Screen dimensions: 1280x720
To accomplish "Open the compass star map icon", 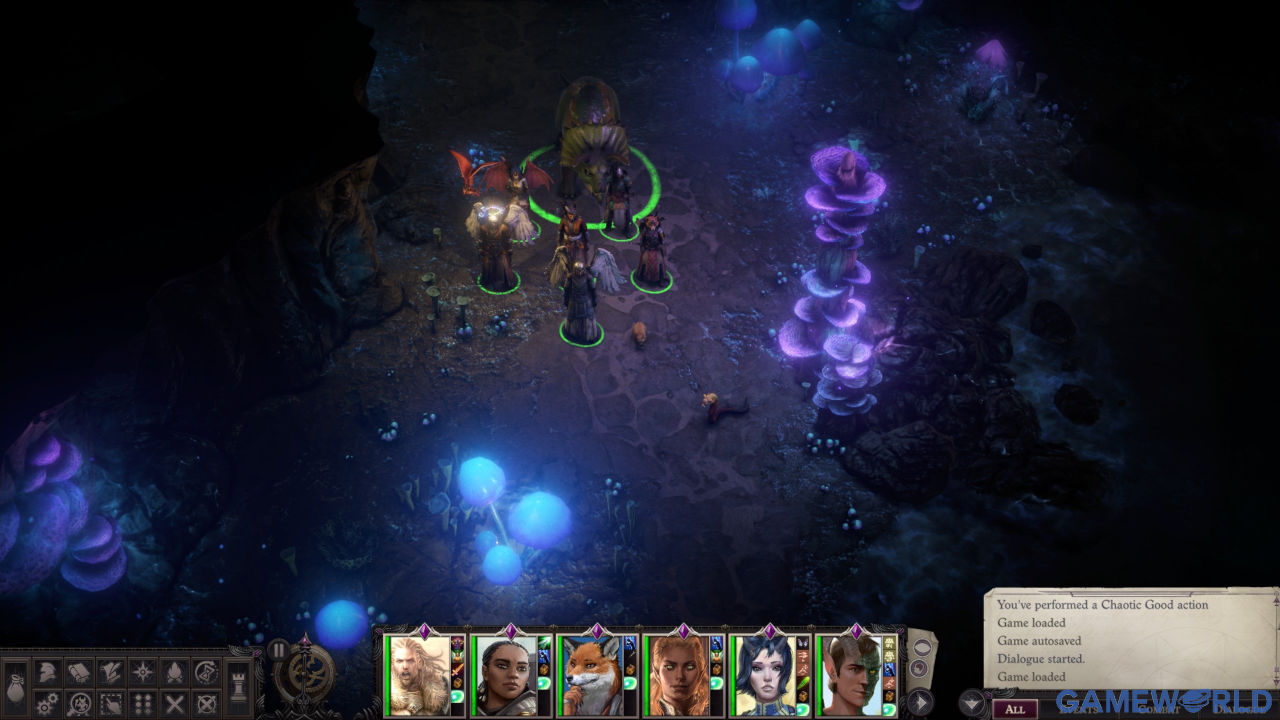I will pos(143,671).
